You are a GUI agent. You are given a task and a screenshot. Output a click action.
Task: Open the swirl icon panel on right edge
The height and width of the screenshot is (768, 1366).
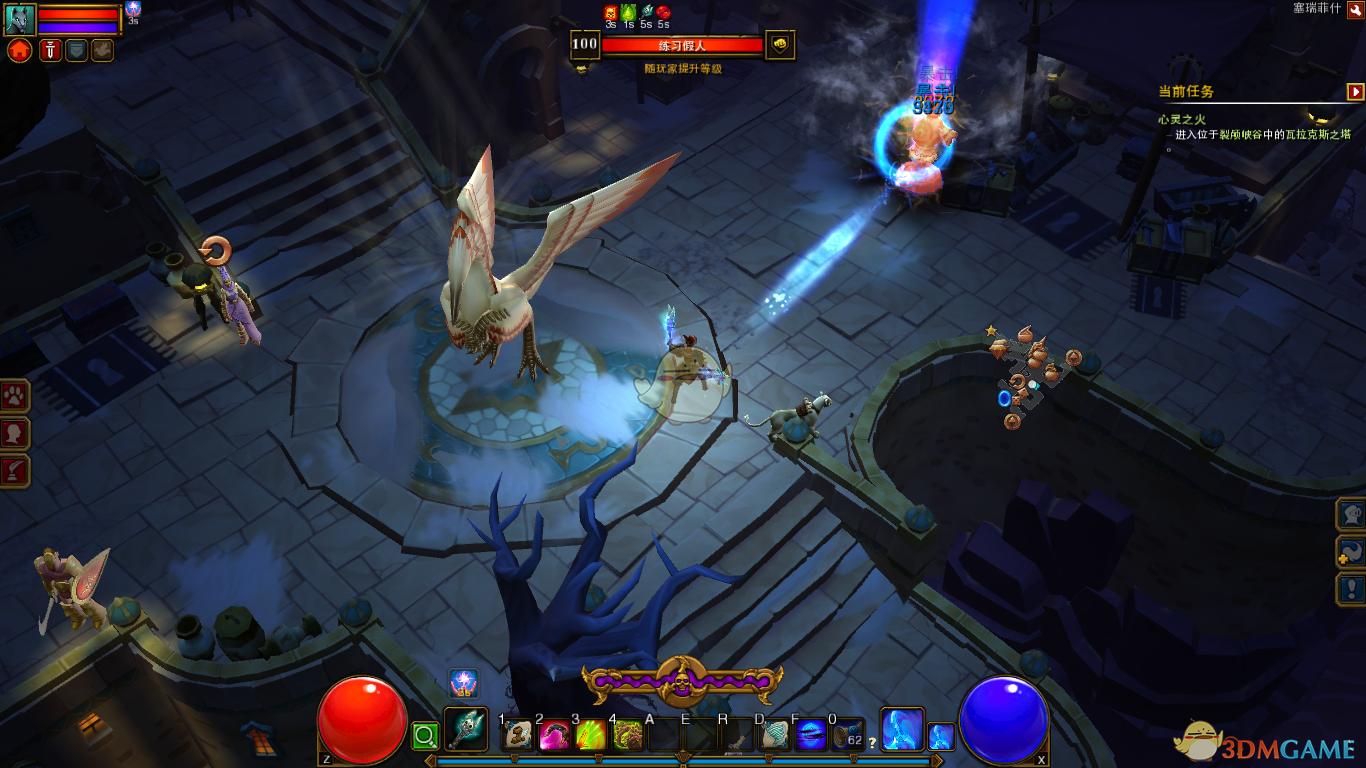[1352, 551]
